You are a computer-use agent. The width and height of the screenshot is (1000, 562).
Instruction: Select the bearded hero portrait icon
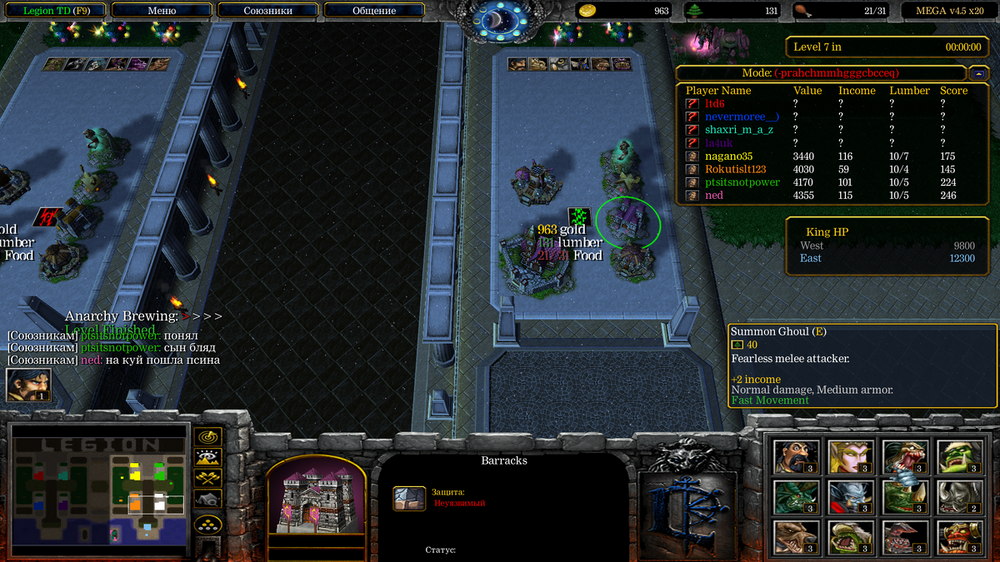click(28, 385)
